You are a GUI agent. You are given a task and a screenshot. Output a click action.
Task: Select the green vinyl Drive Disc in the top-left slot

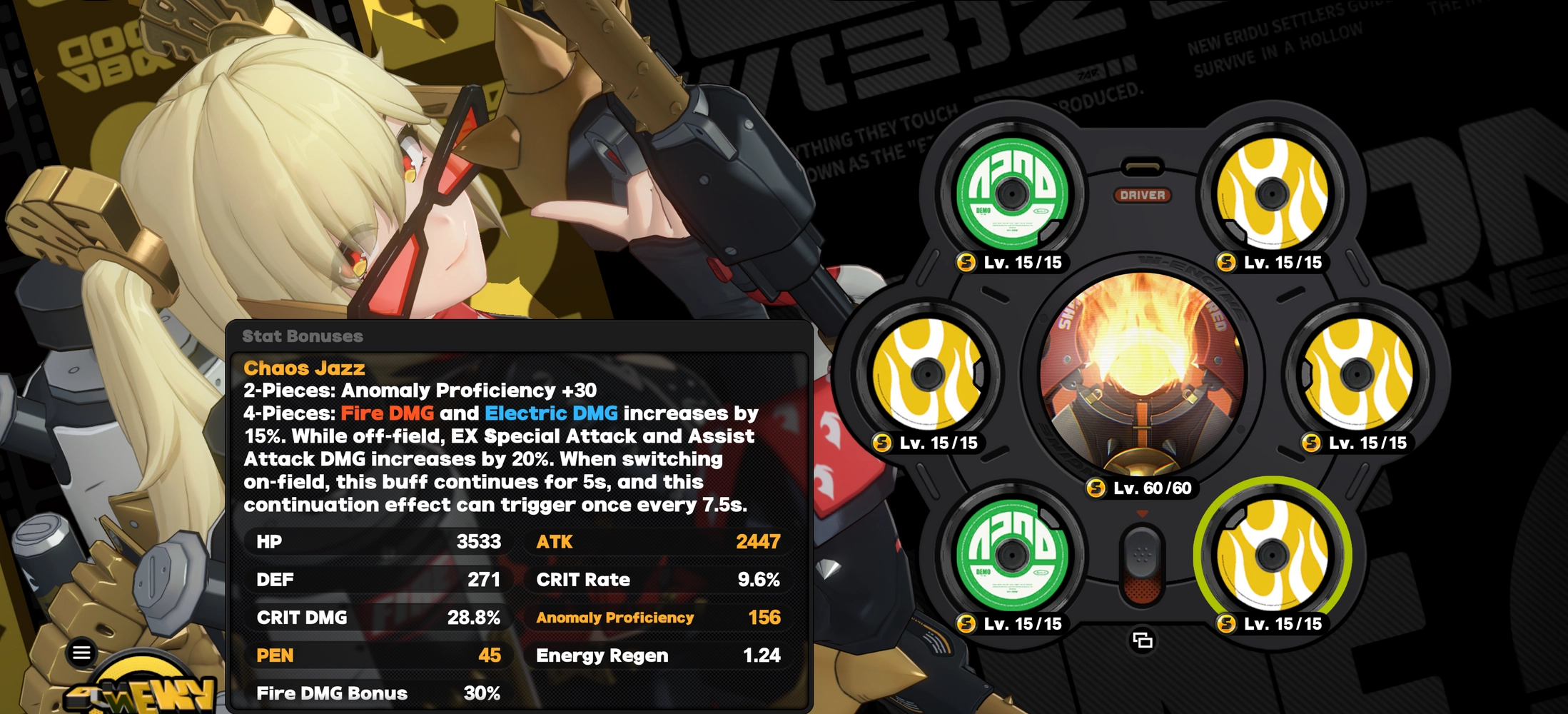pos(1012,193)
